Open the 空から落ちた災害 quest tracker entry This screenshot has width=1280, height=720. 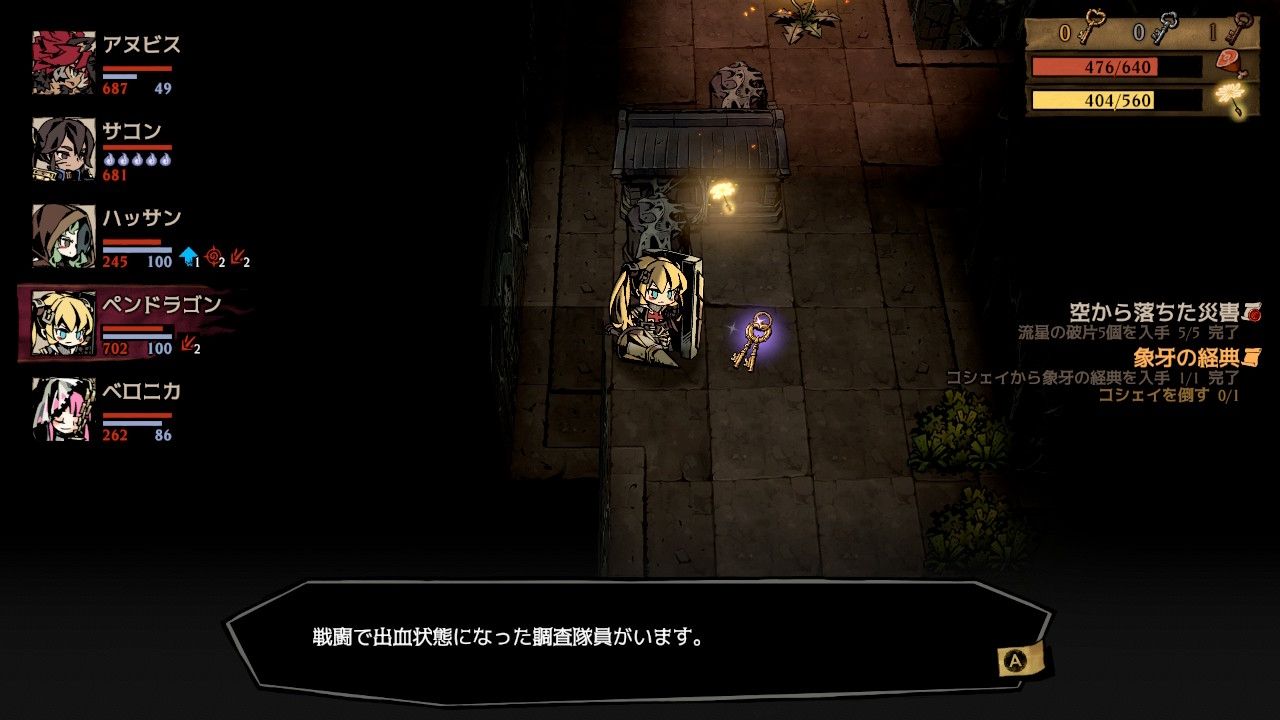1163,313
